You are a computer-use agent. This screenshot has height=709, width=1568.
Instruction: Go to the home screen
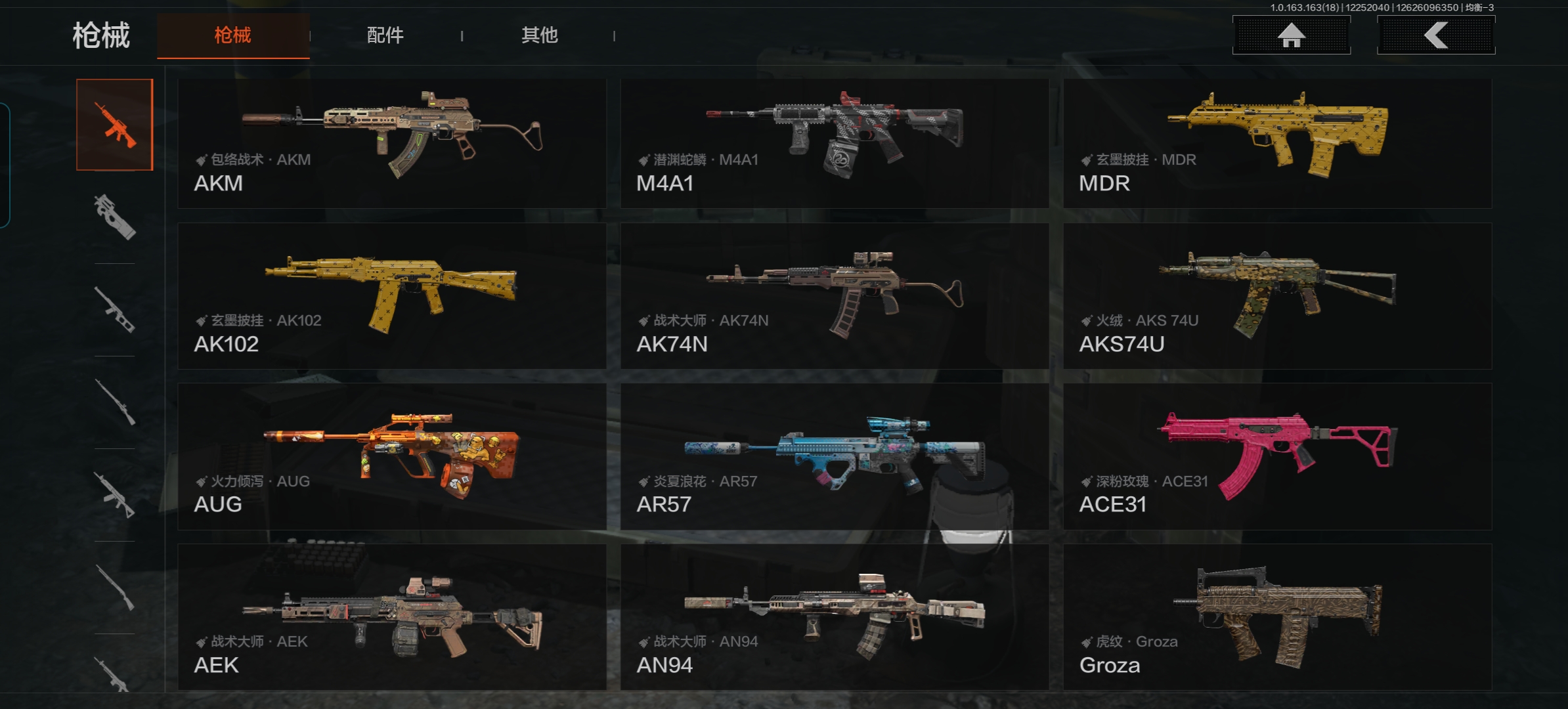pyautogui.click(x=1291, y=35)
